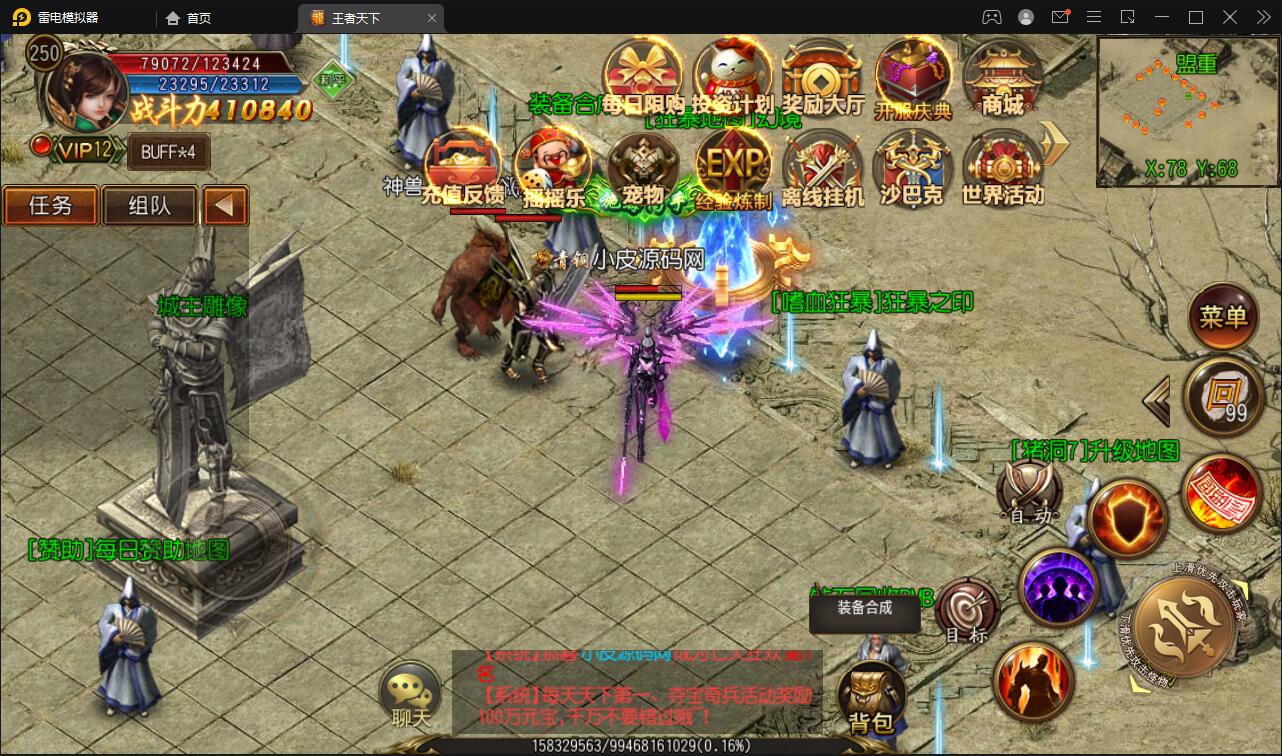The height and width of the screenshot is (756, 1282).
Task: Open the 背包 backpack
Action: tap(871, 698)
